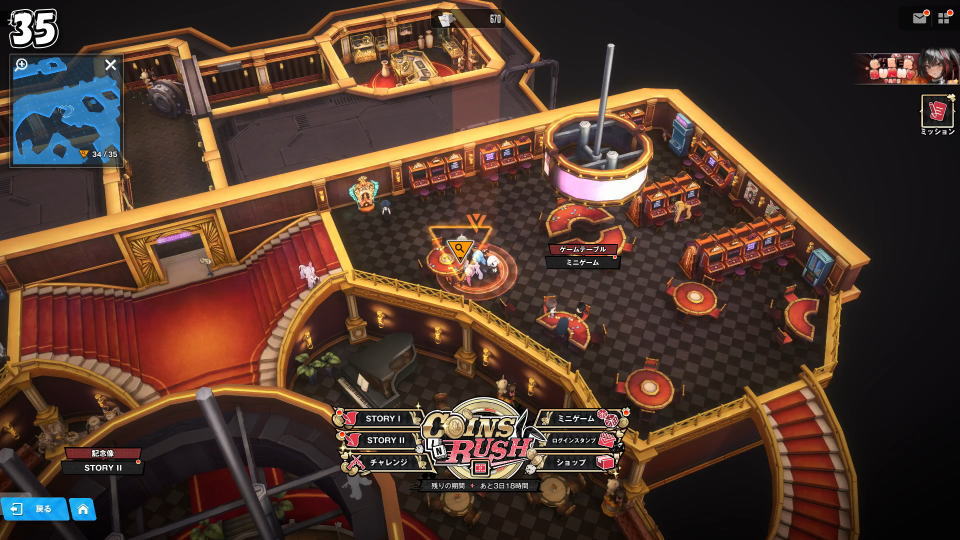Open STORY I from the event menu
The width and height of the screenshot is (960, 540).
point(381,419)
